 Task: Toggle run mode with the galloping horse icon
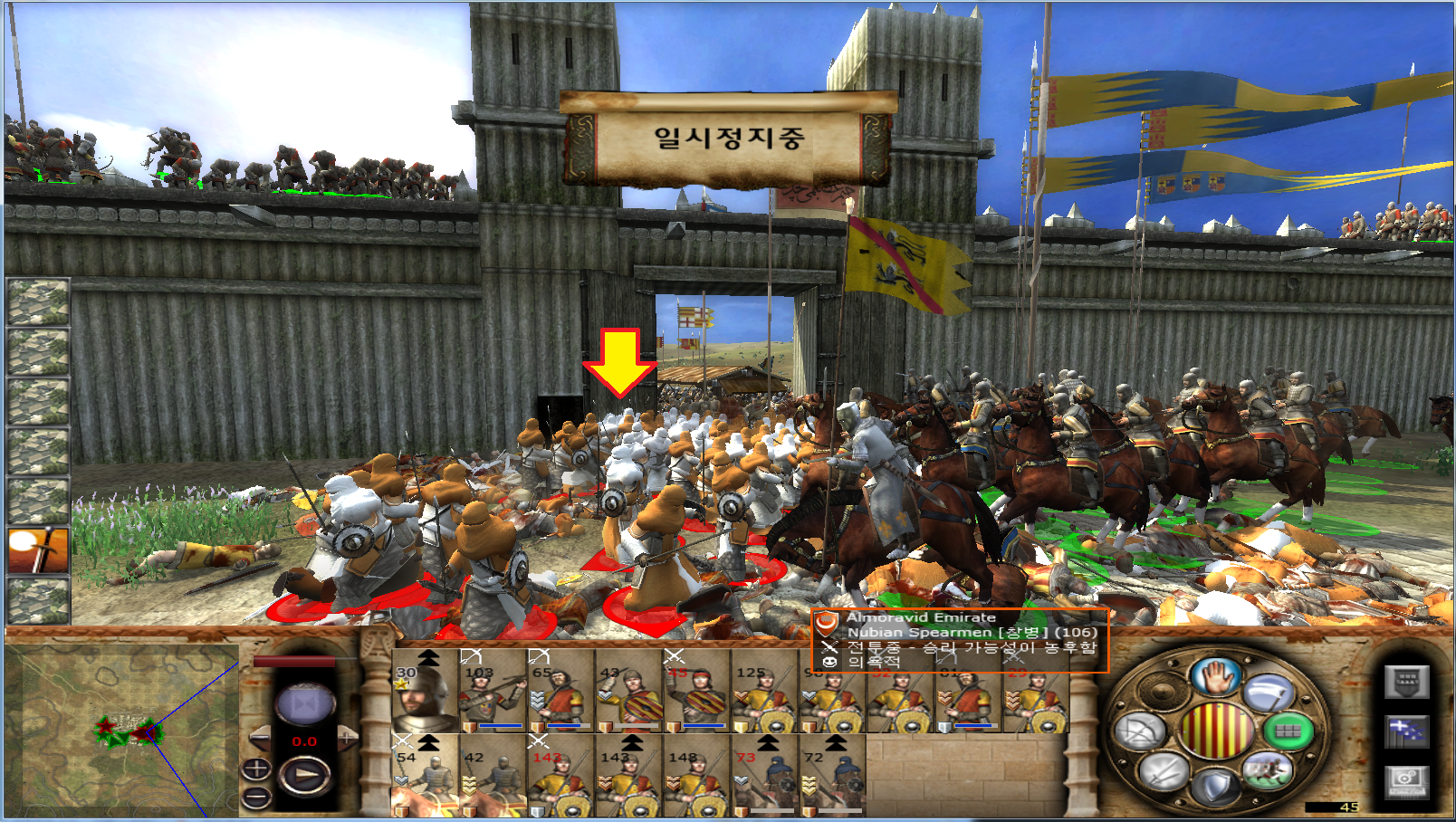click(x=1267, y=771)
